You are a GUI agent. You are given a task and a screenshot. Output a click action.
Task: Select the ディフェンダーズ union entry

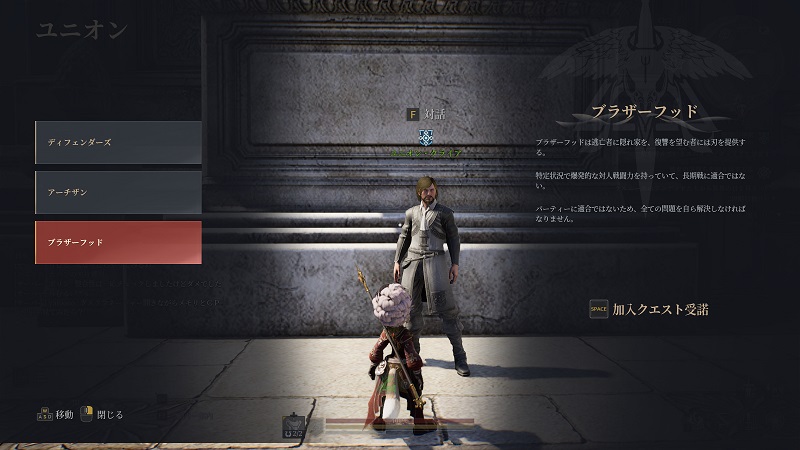[118, 142]
